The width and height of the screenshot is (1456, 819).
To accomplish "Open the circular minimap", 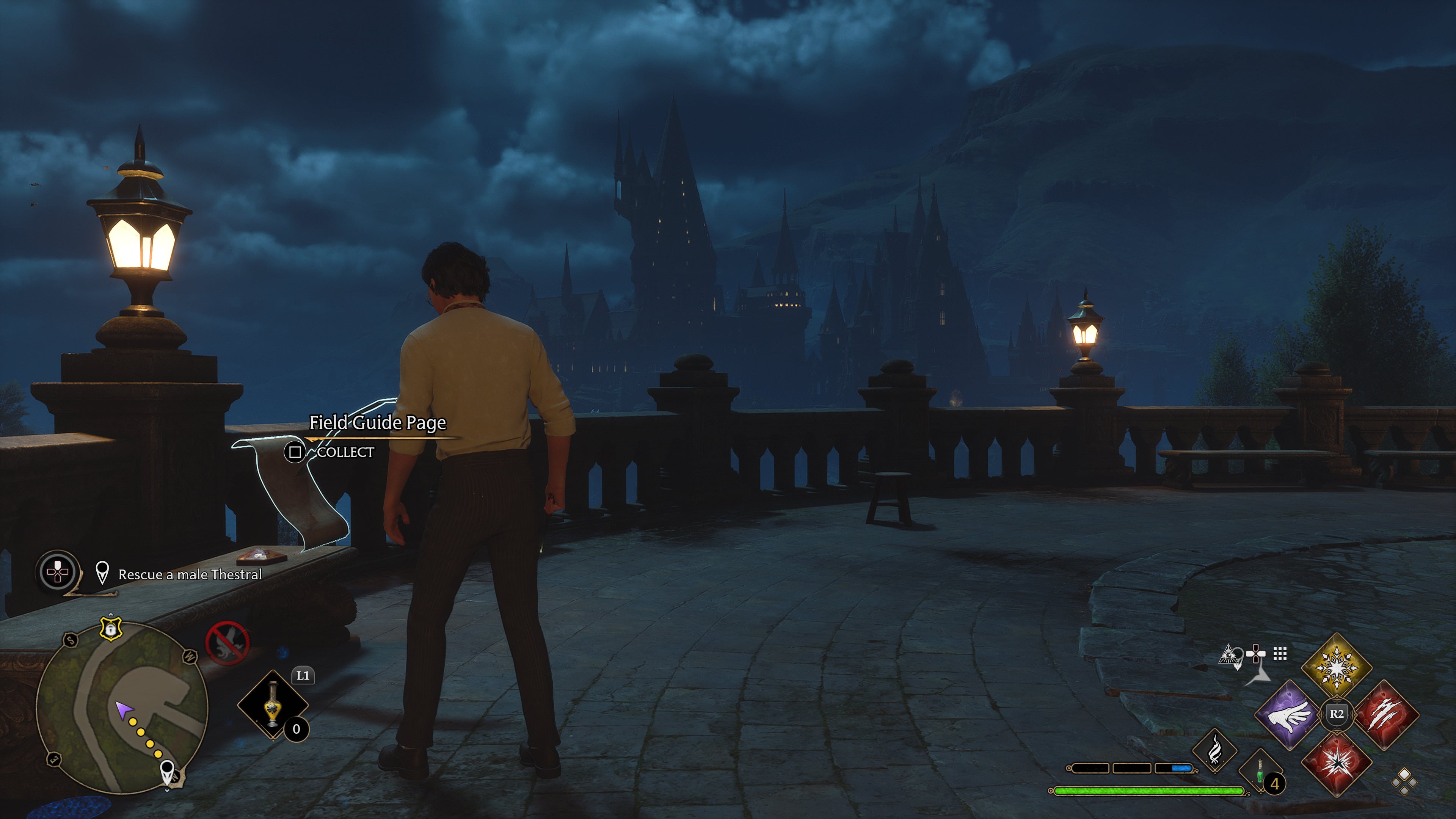I will pos(121,709).
